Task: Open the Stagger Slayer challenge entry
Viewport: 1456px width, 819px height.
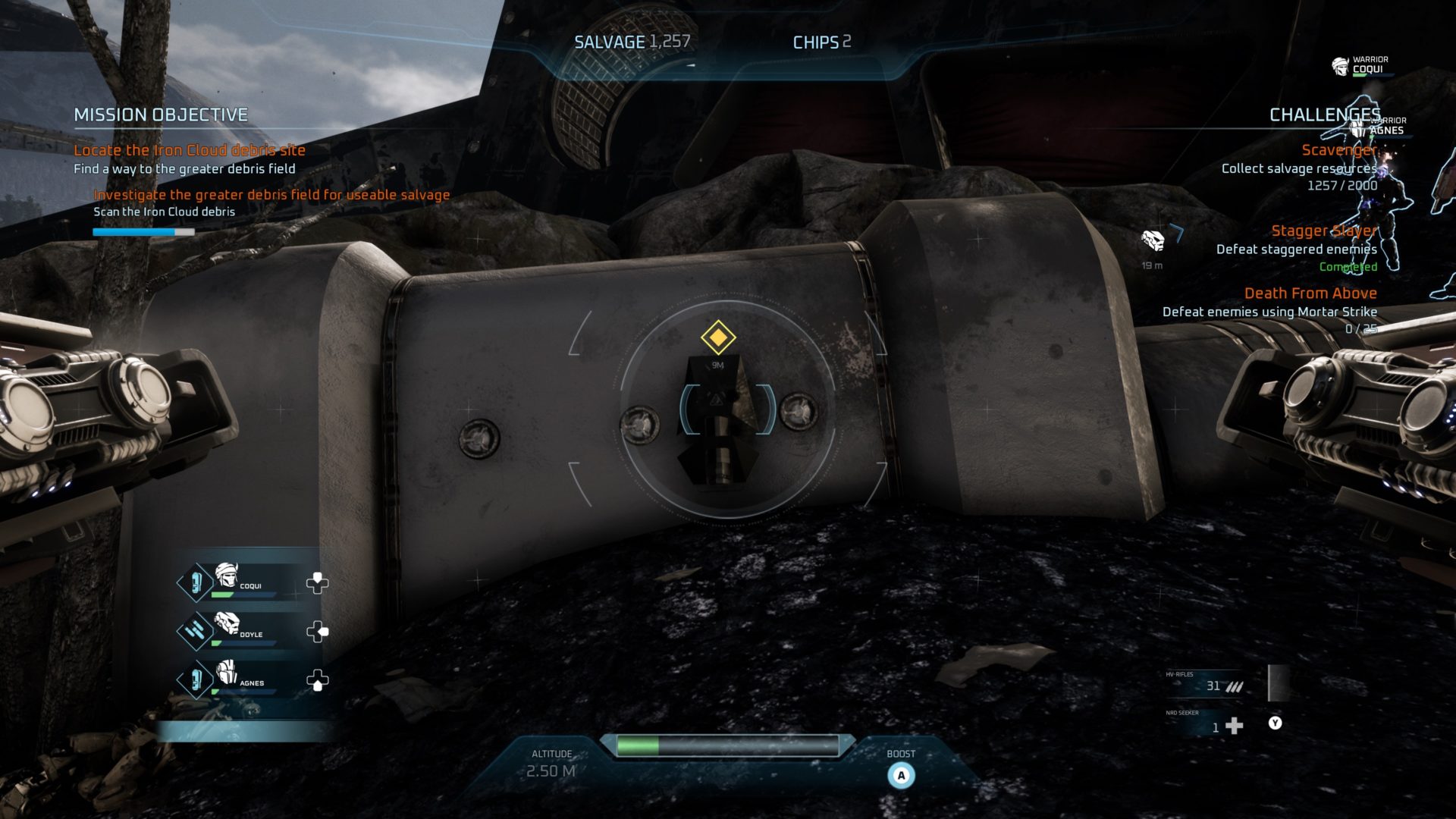Action: [x=1323, y=231]
